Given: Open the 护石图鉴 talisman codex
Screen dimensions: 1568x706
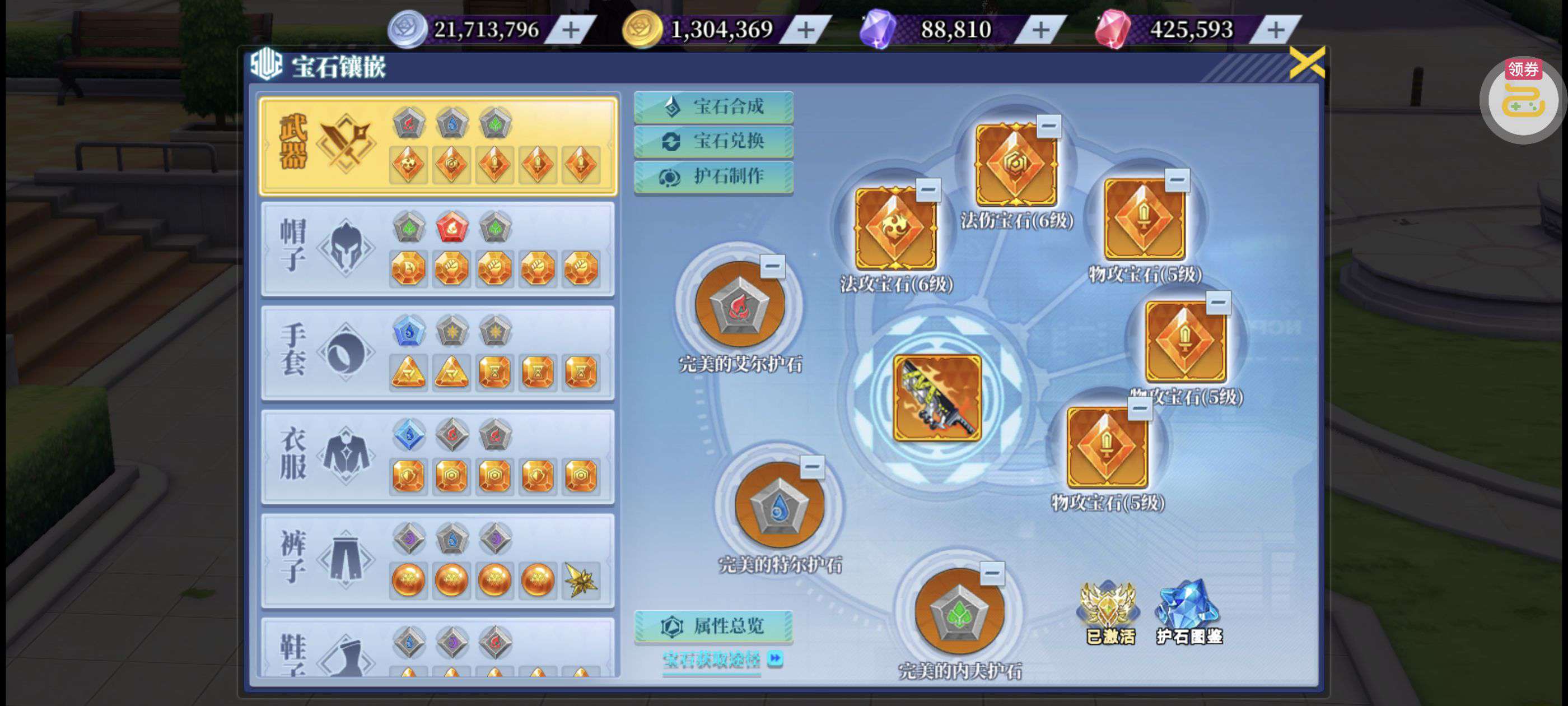Looking at the screenshot, I should pos(1188,611).
